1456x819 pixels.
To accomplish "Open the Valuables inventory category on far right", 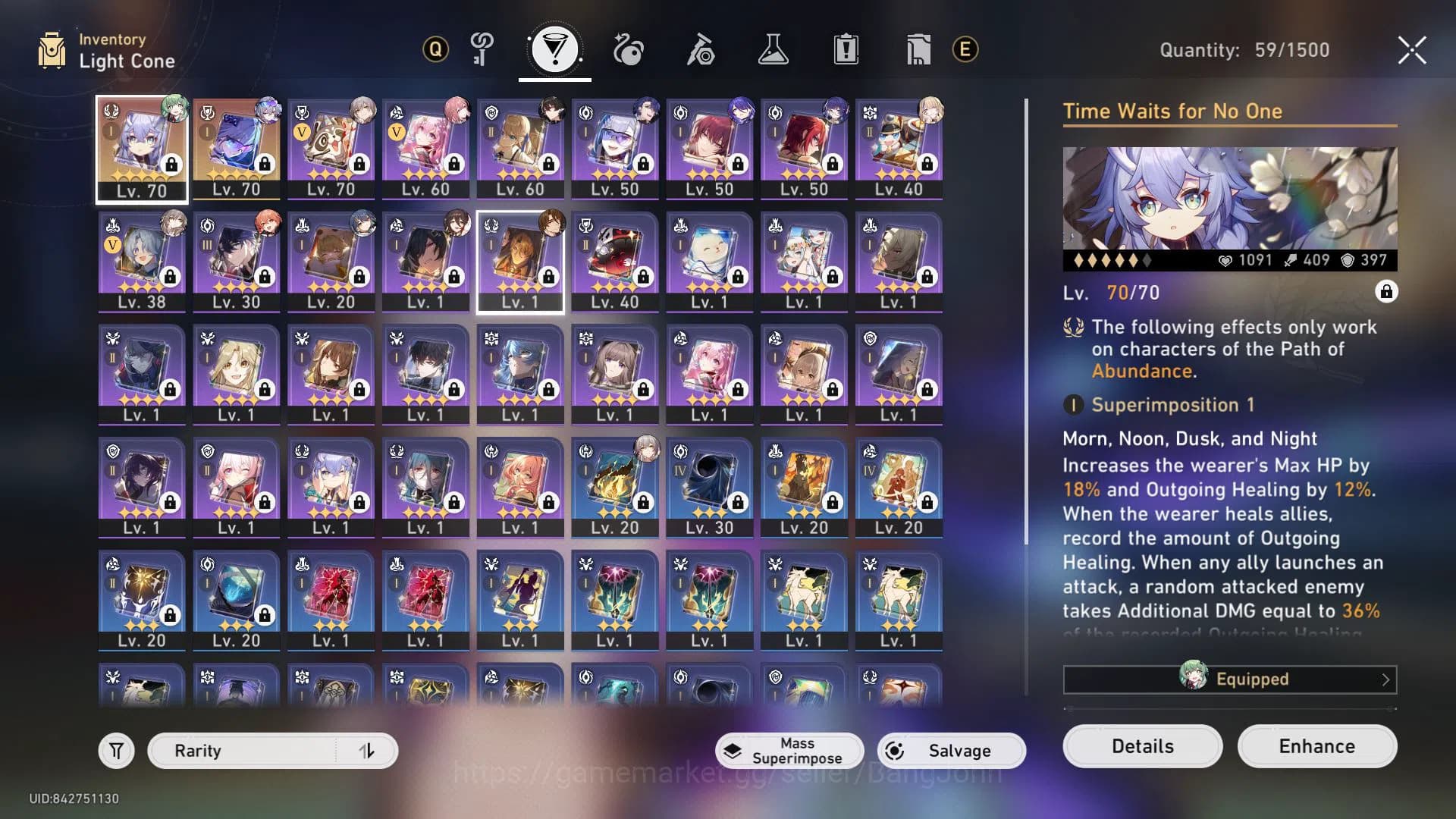I will click(917, 49).
